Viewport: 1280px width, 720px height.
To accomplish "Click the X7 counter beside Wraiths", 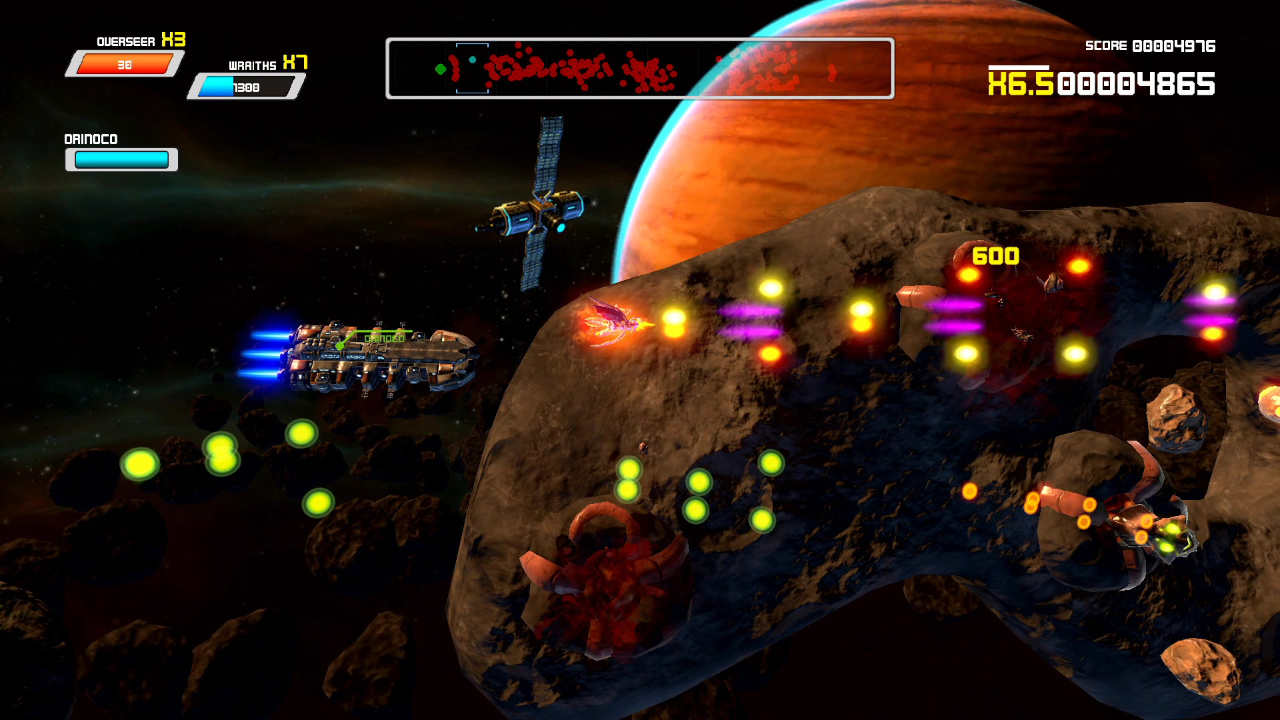I will pos(296,63).
